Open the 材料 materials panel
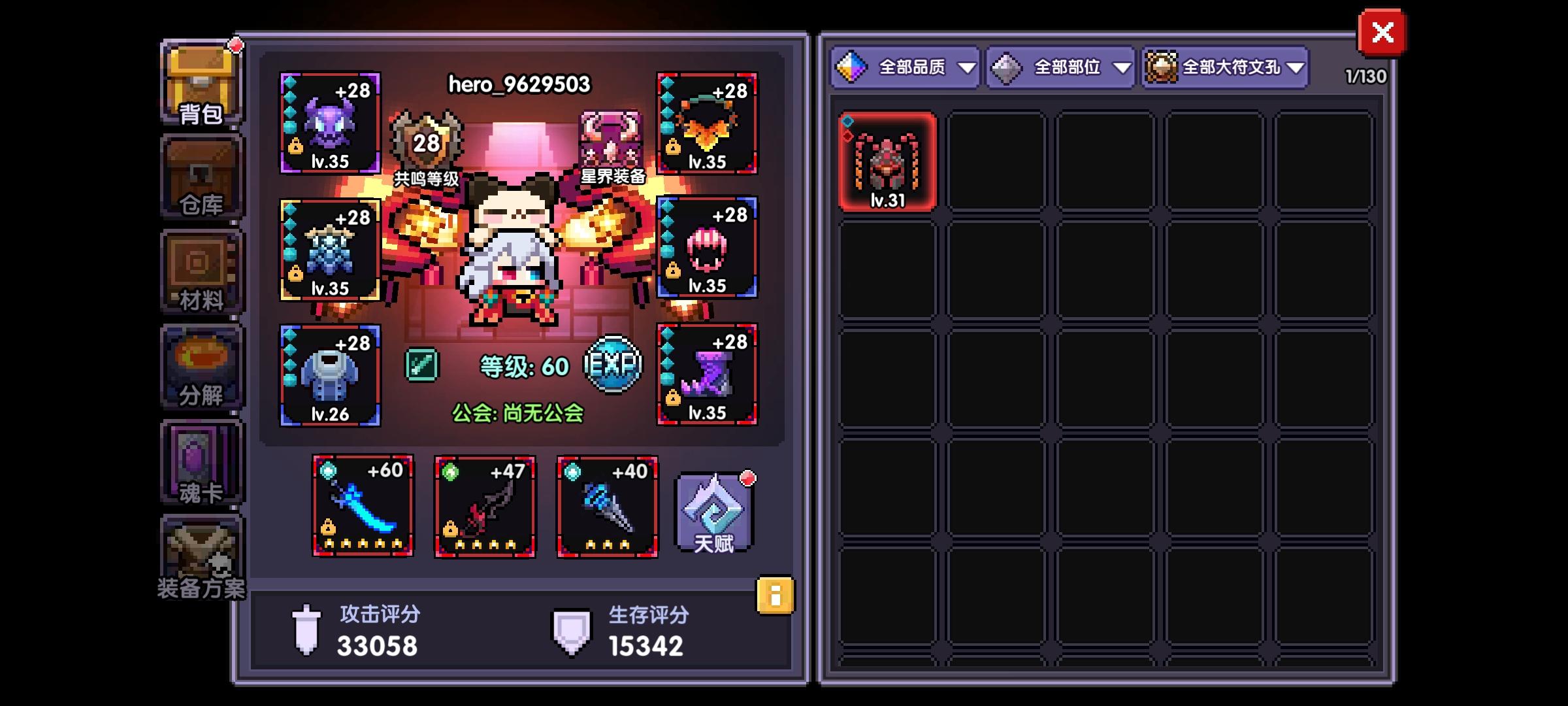Image resolution: width=1568 pixels, height=706 pixels. tap(199, 271)
